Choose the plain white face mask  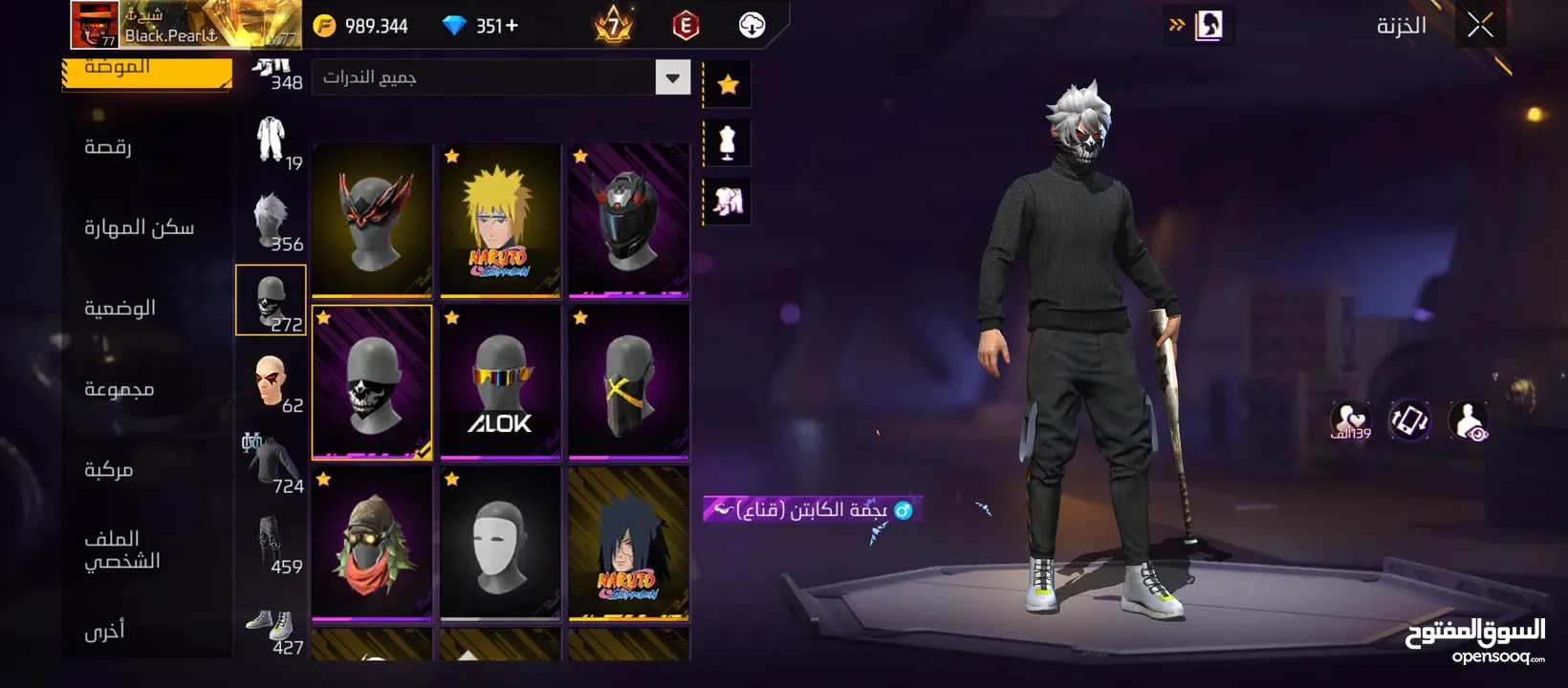(x=500, y=543)
